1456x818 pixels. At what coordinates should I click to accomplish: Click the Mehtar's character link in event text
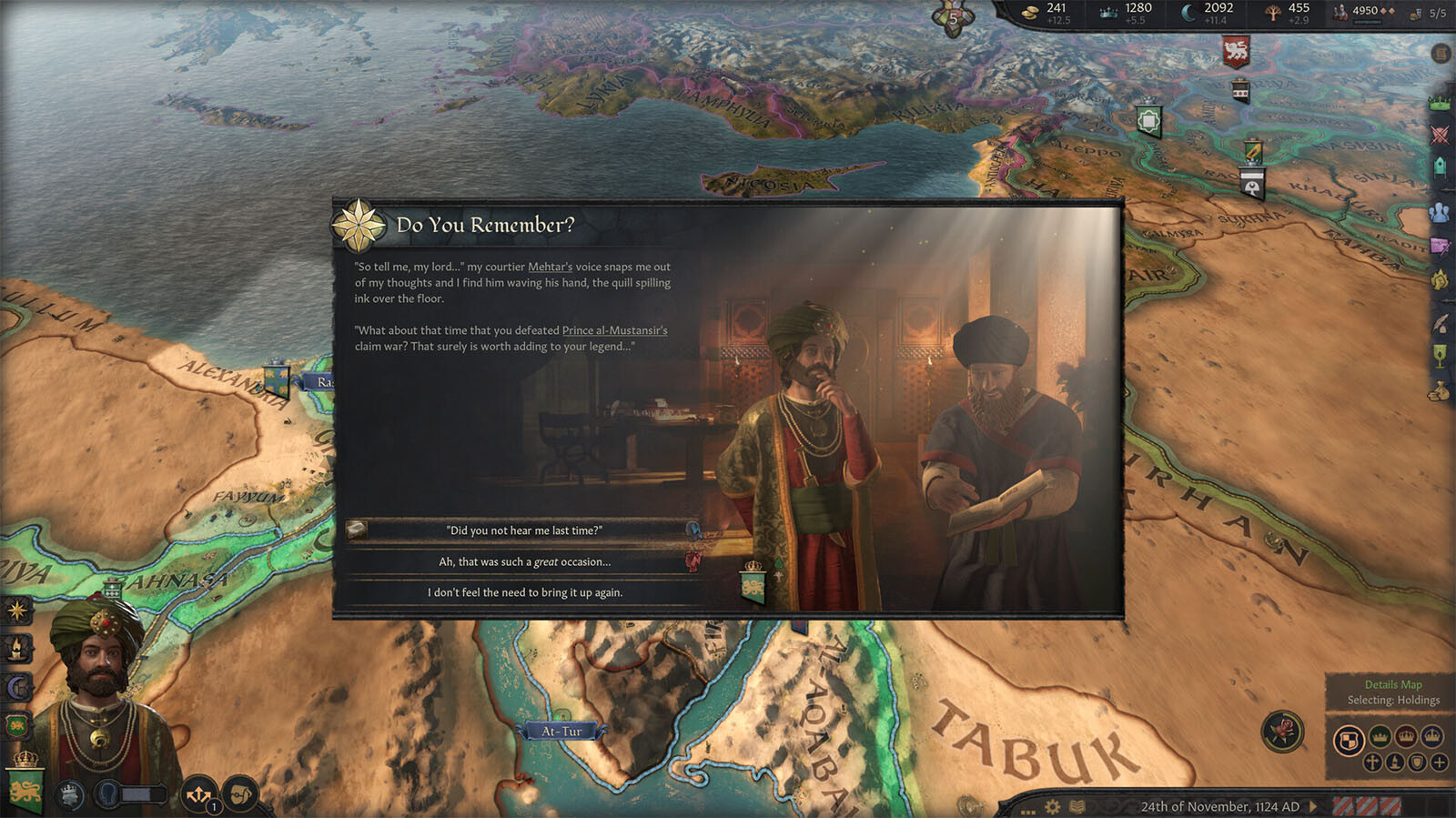tap(550, 267)
